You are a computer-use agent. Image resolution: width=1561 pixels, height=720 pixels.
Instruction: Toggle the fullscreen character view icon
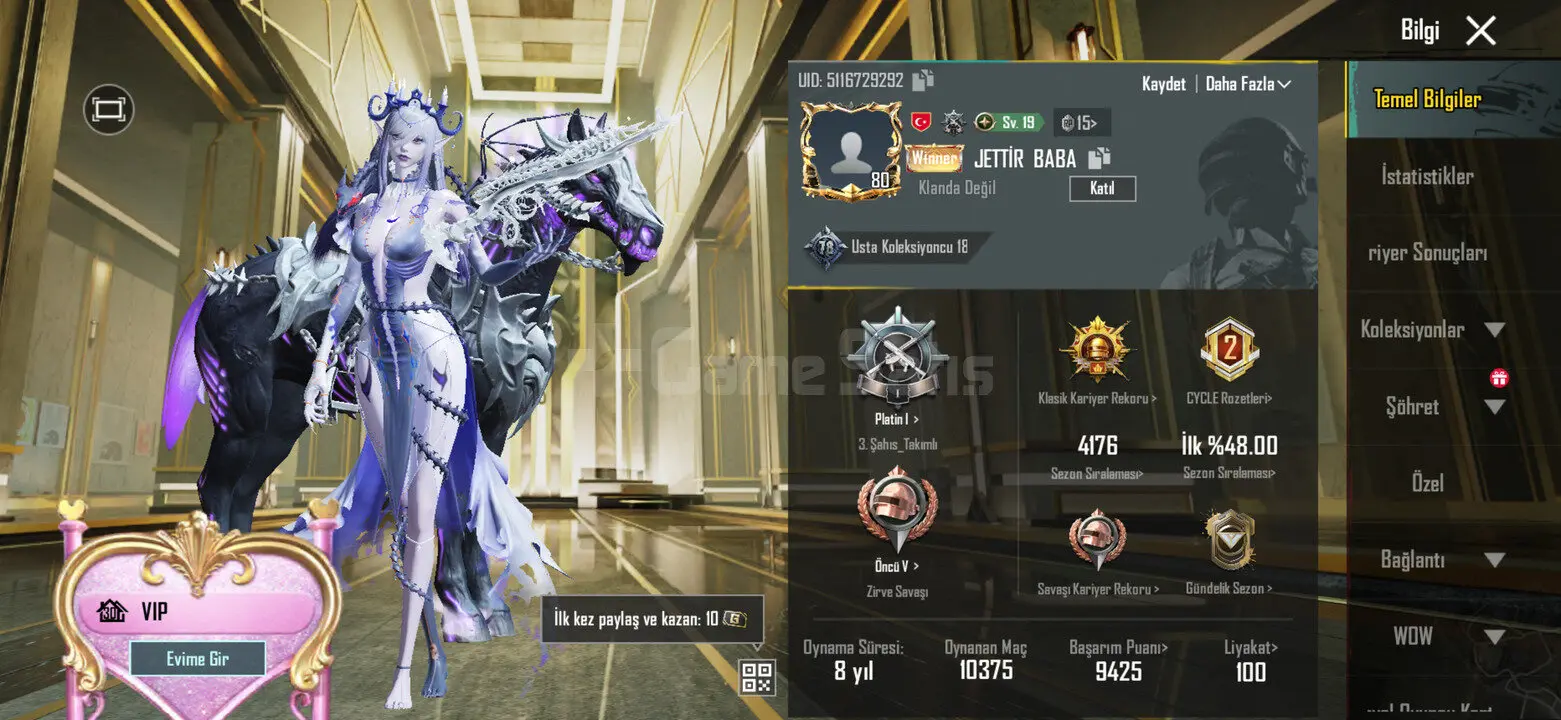click(x=108, y=109)
